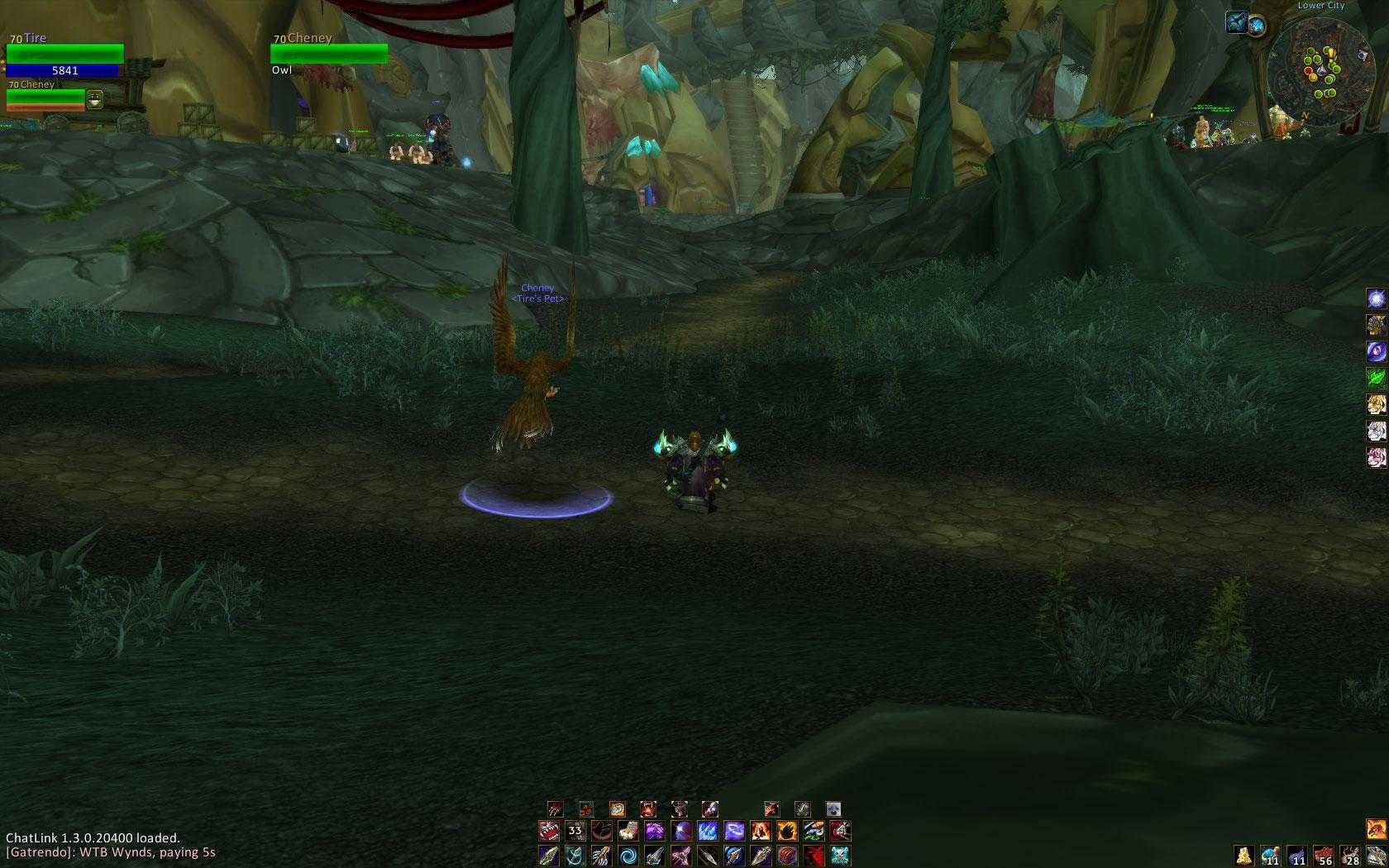Viewport: 1389px width, 868px height.
Task: Activate the action slot numbered 33
Action: click(x=575, y=830)
